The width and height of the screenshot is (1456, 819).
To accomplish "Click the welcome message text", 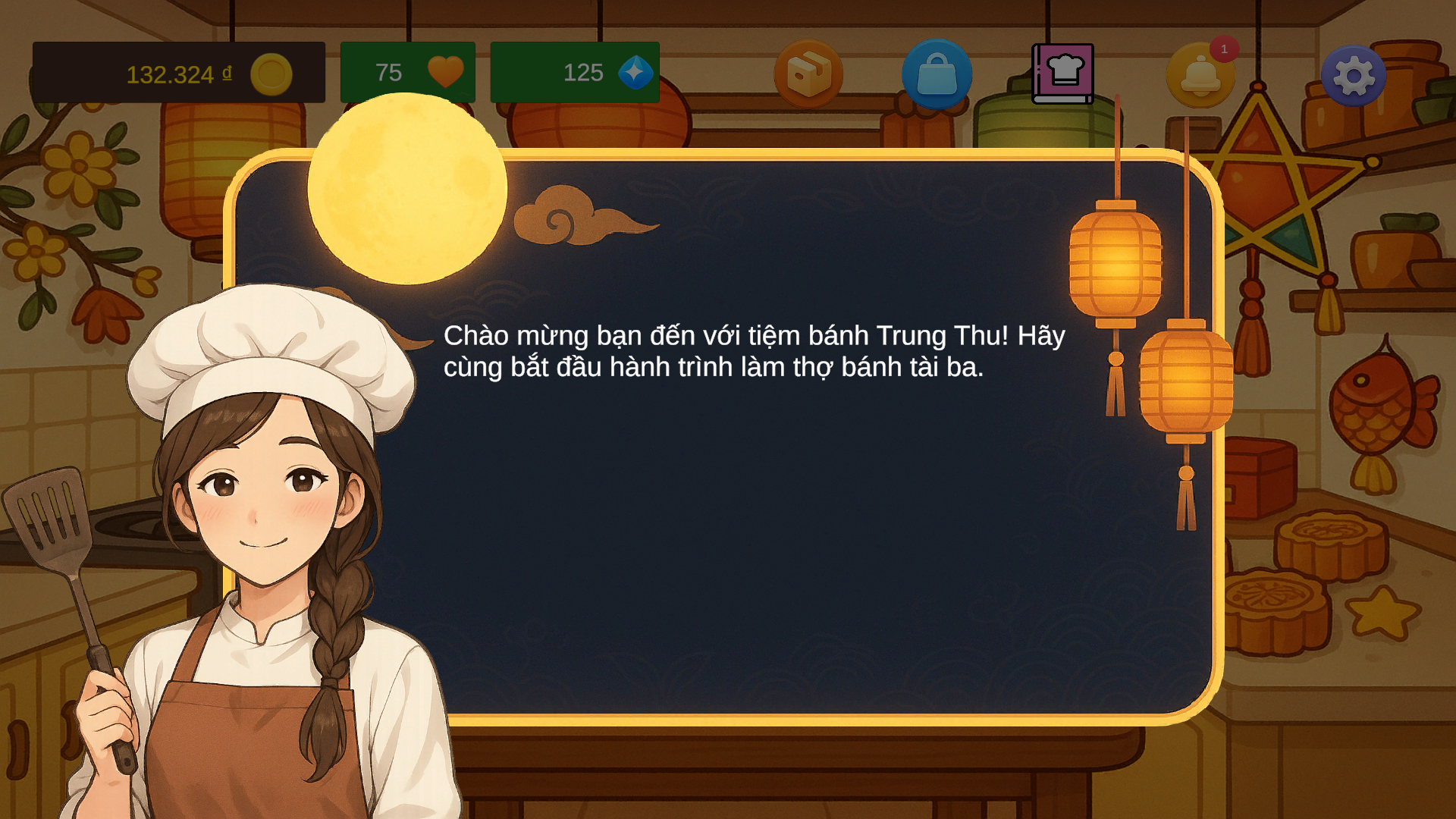I will 755,352.
